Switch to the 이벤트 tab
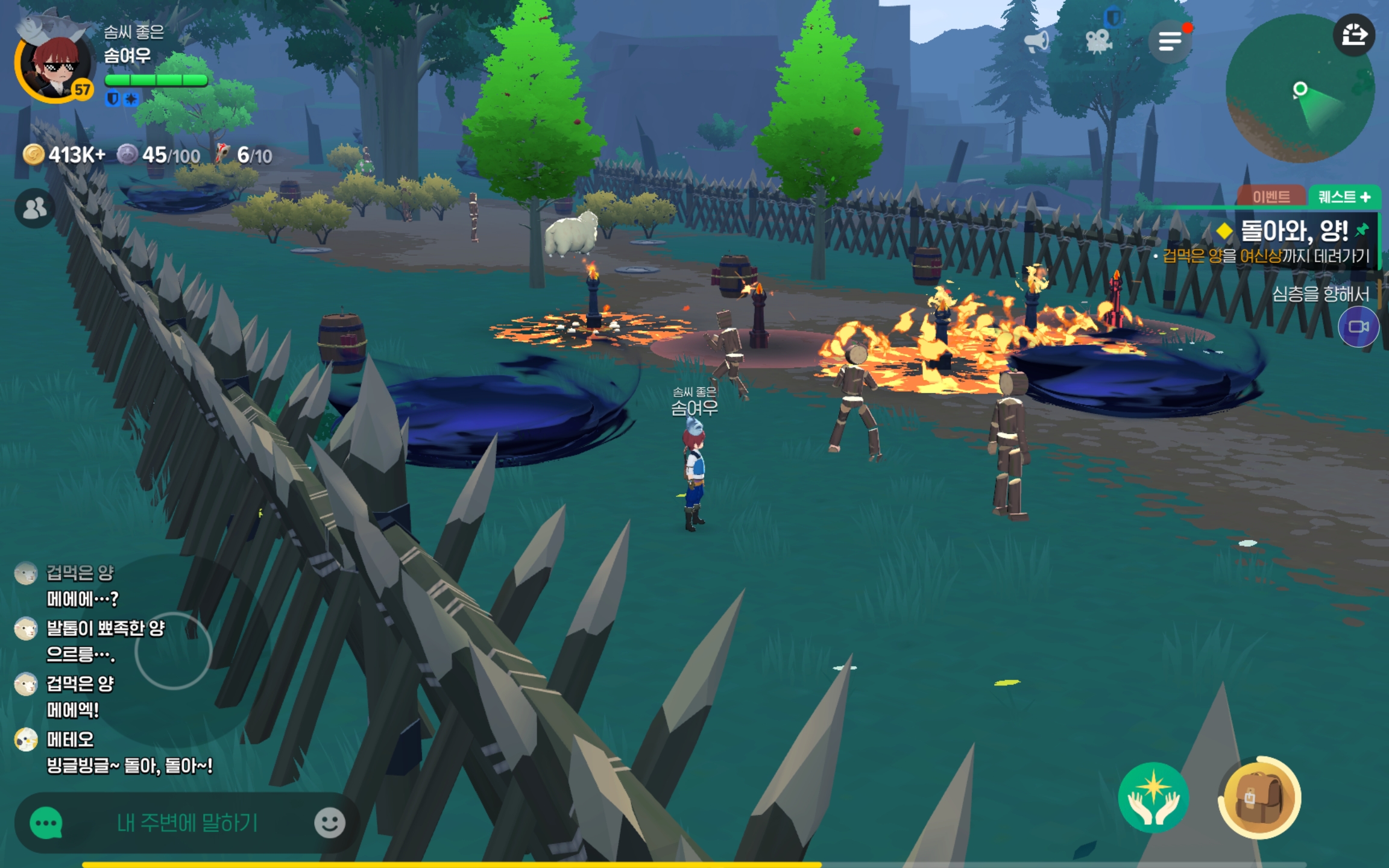Viewport: 1389px width, 868px height. tap(1271, 197)
